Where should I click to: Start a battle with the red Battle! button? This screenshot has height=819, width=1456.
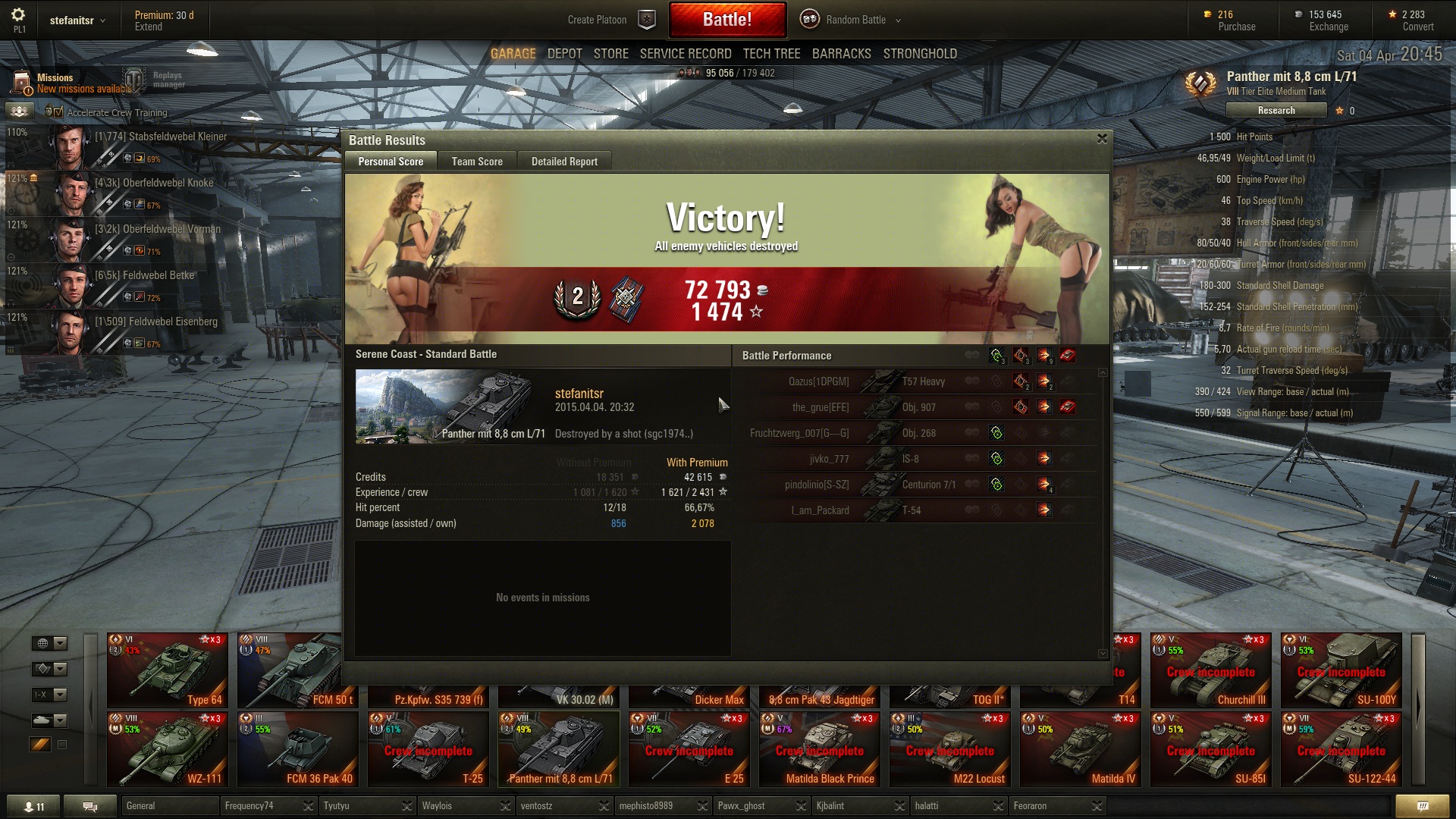coord(726,20)
